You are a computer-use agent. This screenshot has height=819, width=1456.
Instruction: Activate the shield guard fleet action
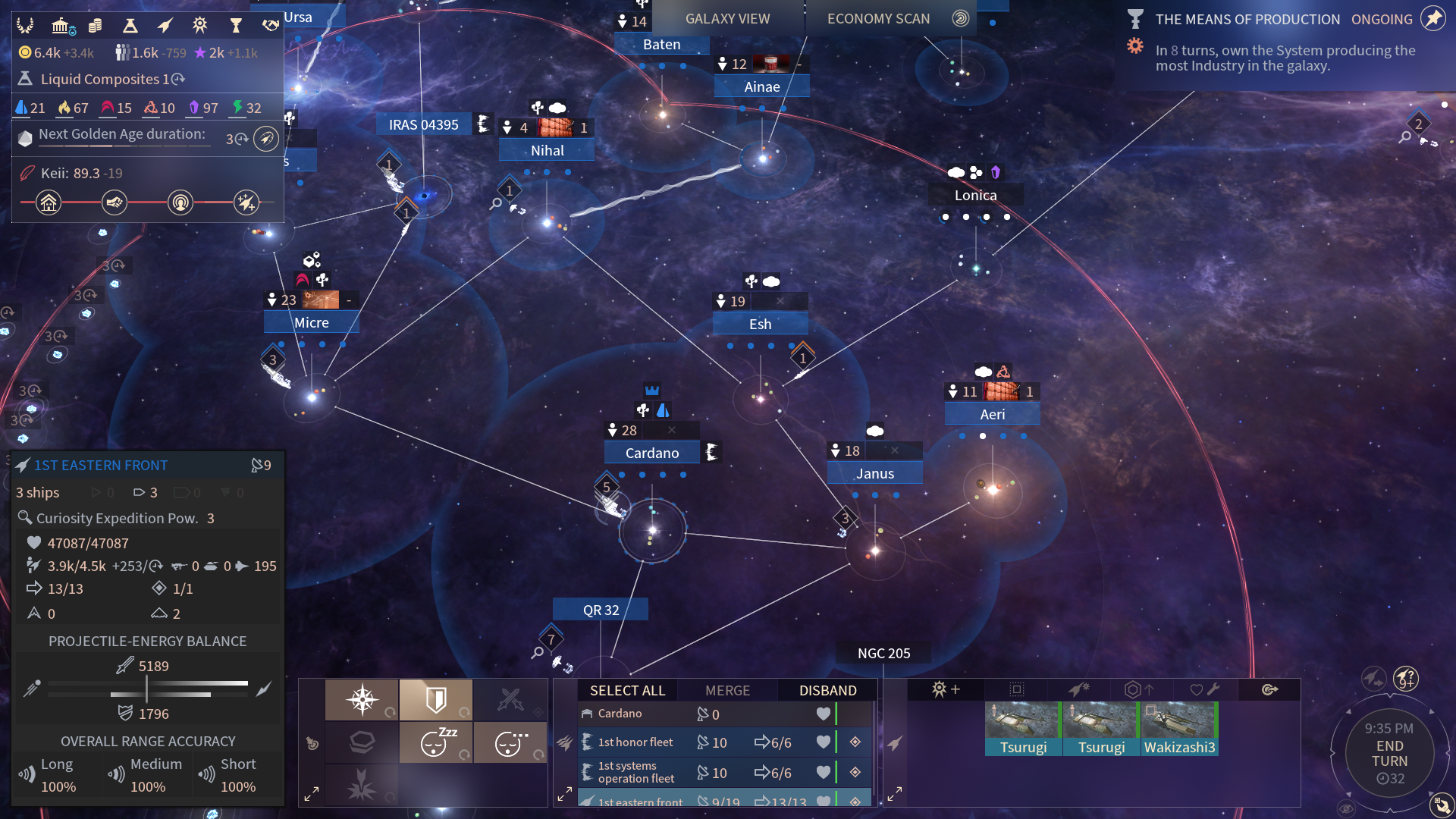pos(436,699)
